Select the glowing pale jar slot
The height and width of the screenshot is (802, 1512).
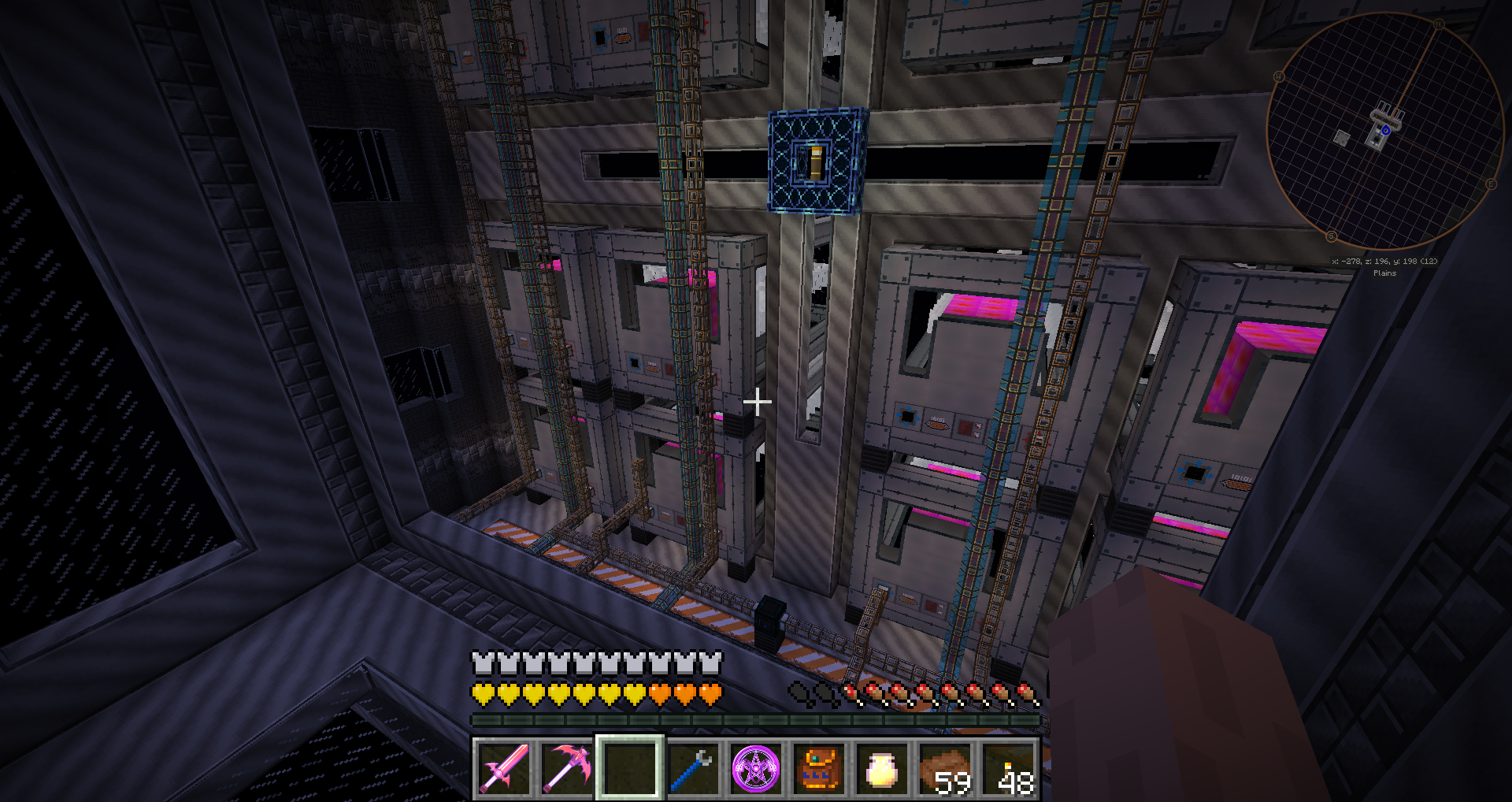point(882,768)
